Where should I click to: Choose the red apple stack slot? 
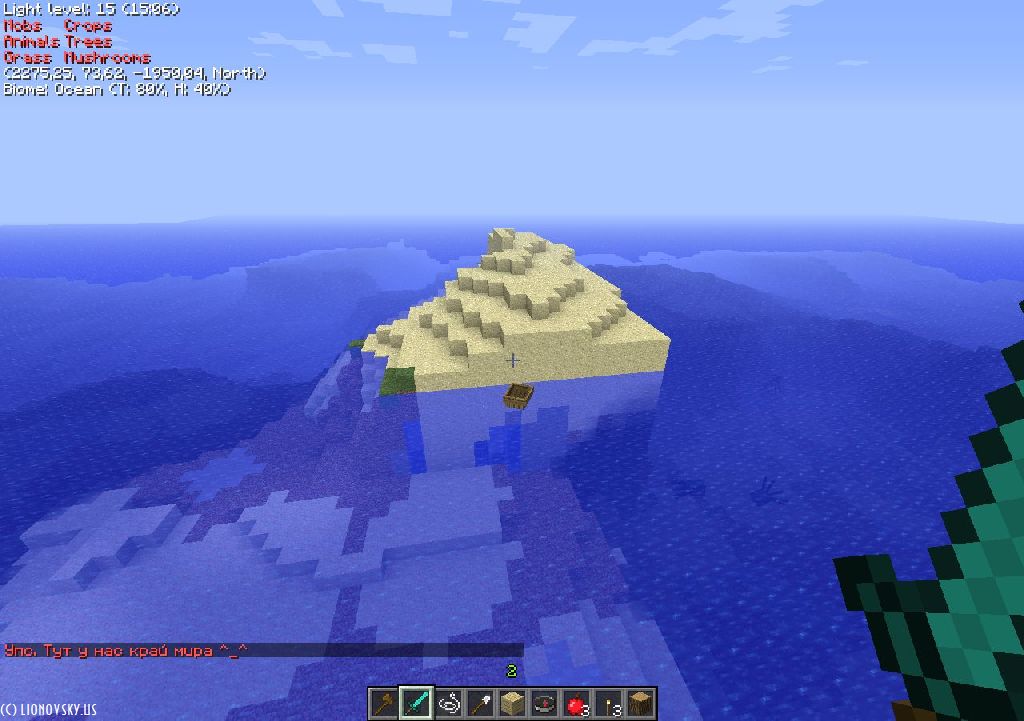[576, 703]
